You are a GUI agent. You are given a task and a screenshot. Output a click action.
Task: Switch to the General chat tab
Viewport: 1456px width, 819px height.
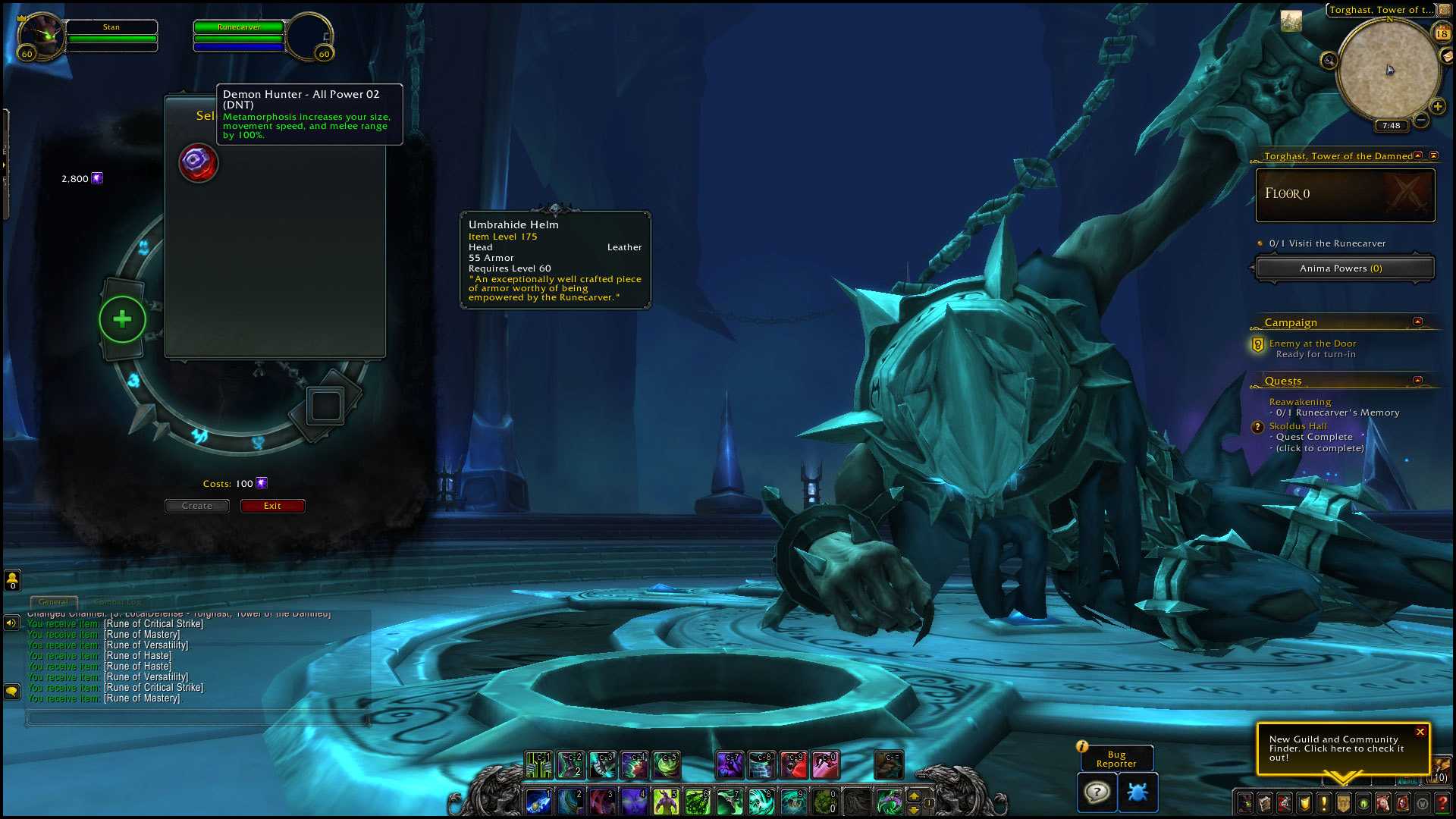(53, 602)
